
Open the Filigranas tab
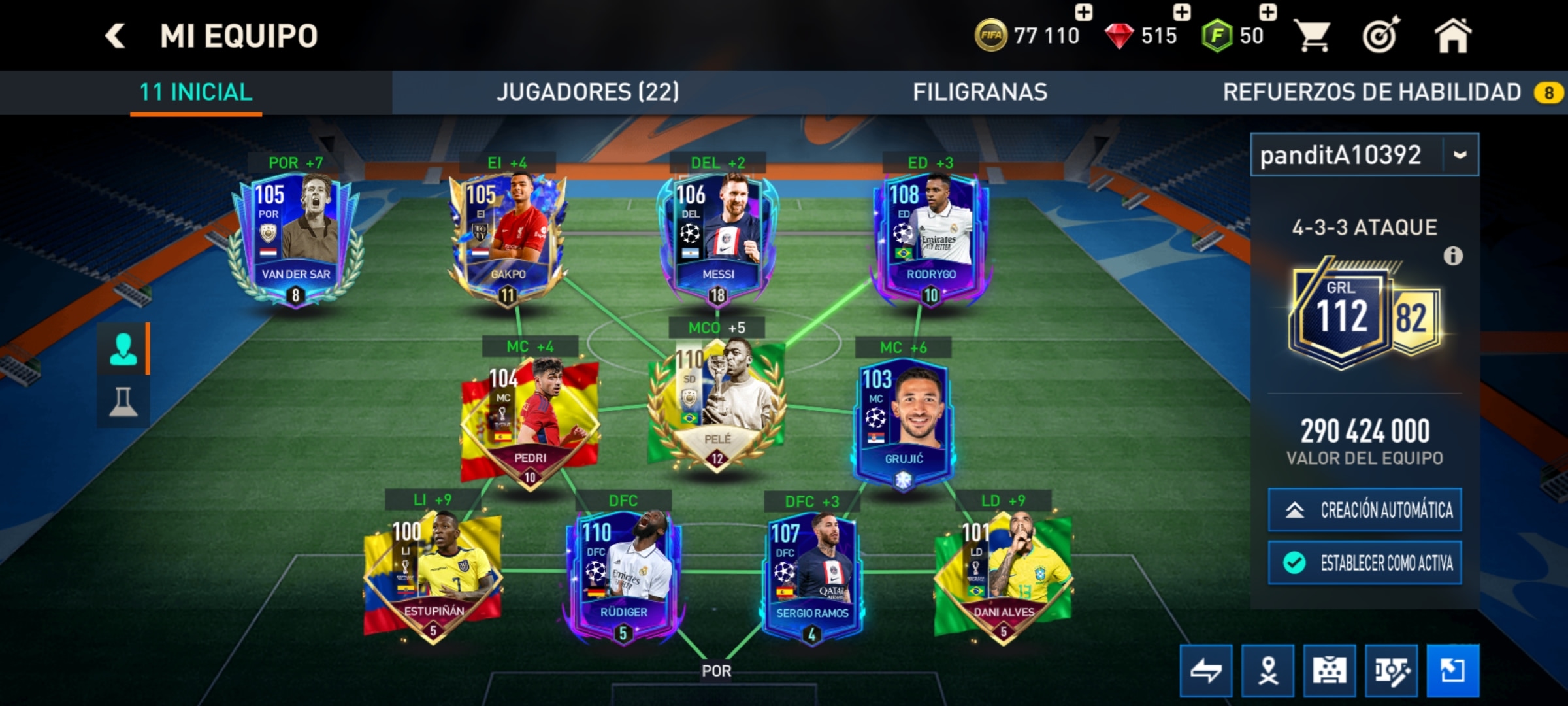(979, 92)
